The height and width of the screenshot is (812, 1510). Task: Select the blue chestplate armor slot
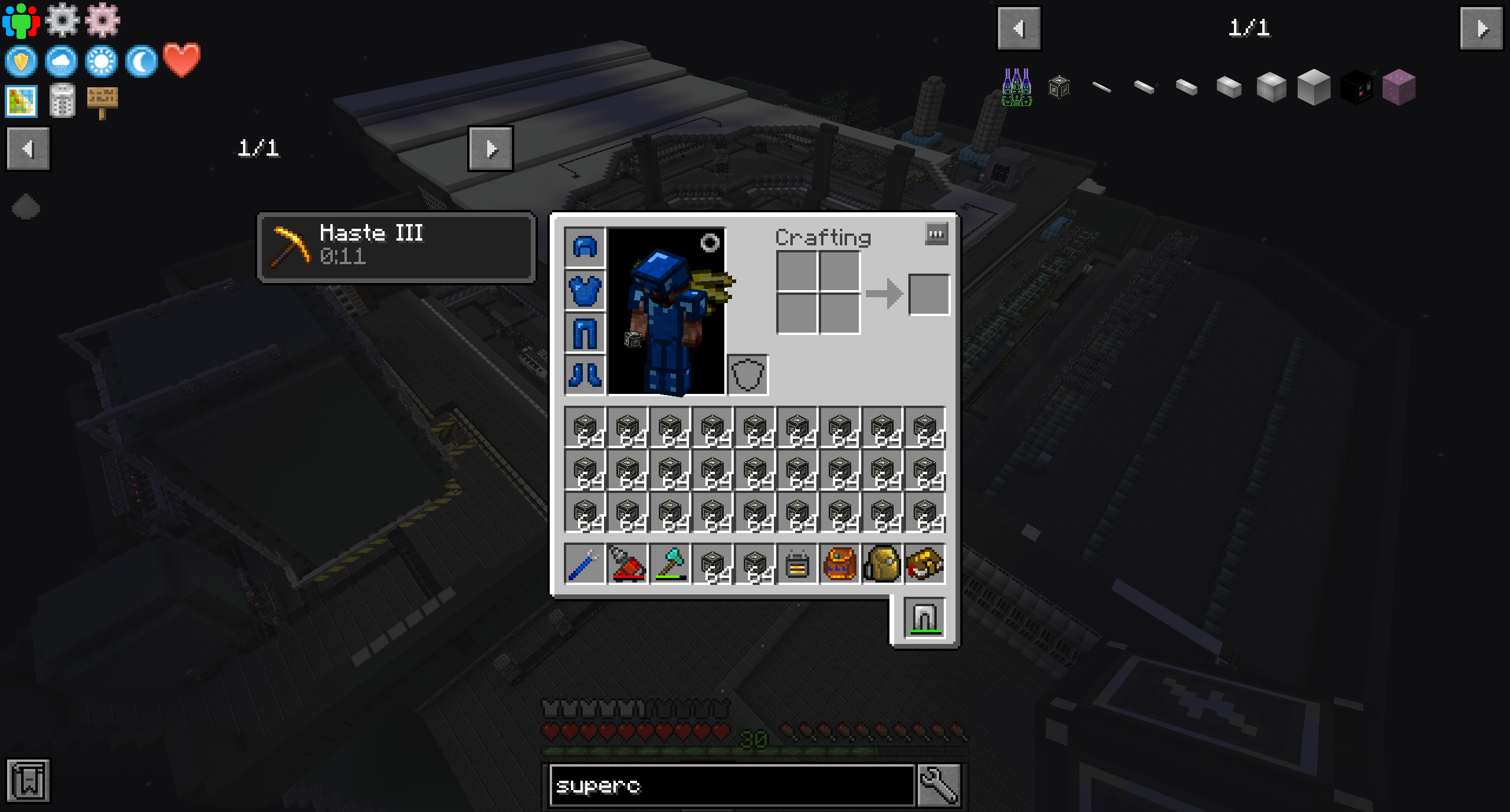[585, 290]
